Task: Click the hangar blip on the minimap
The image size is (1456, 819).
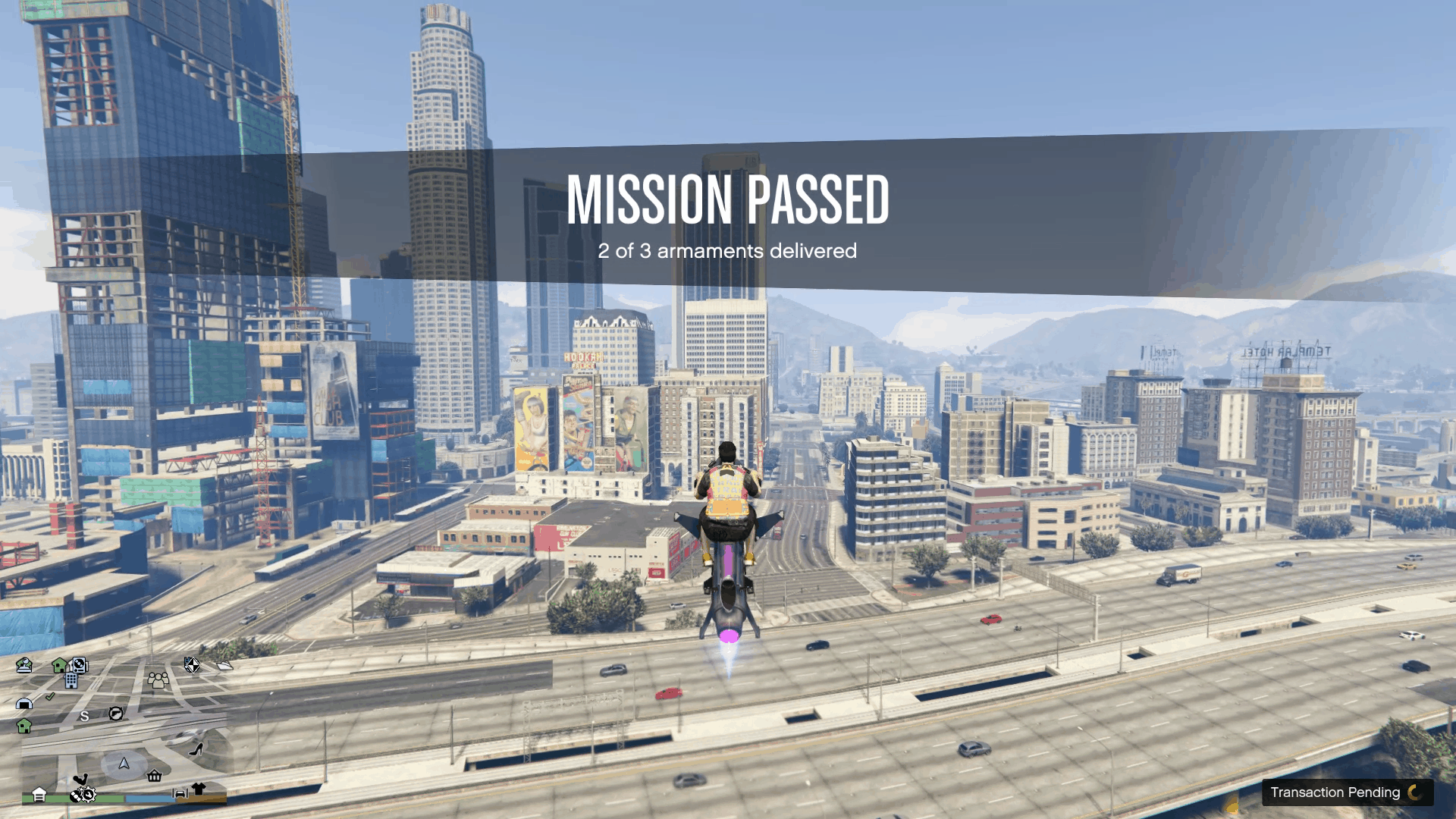Action: tap(24, 704)
